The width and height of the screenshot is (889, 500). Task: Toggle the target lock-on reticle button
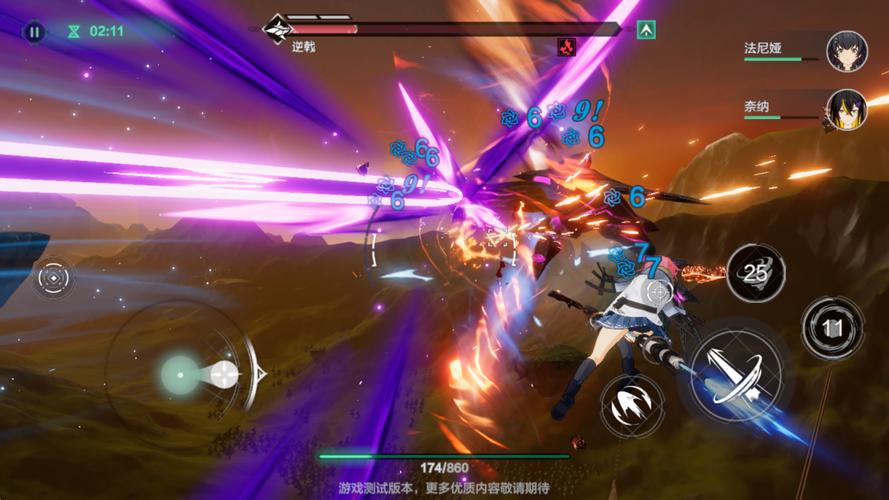[54, 278]
